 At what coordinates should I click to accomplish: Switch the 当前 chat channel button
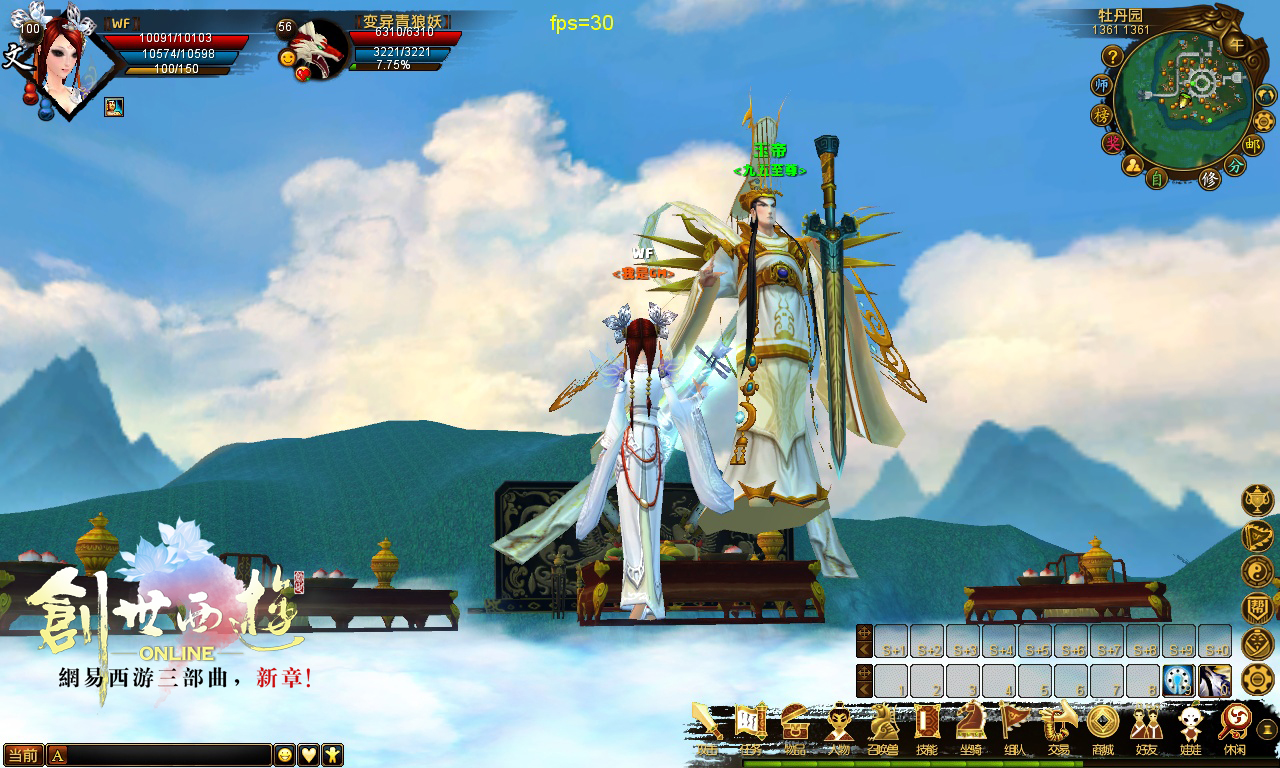coord(23,755)
